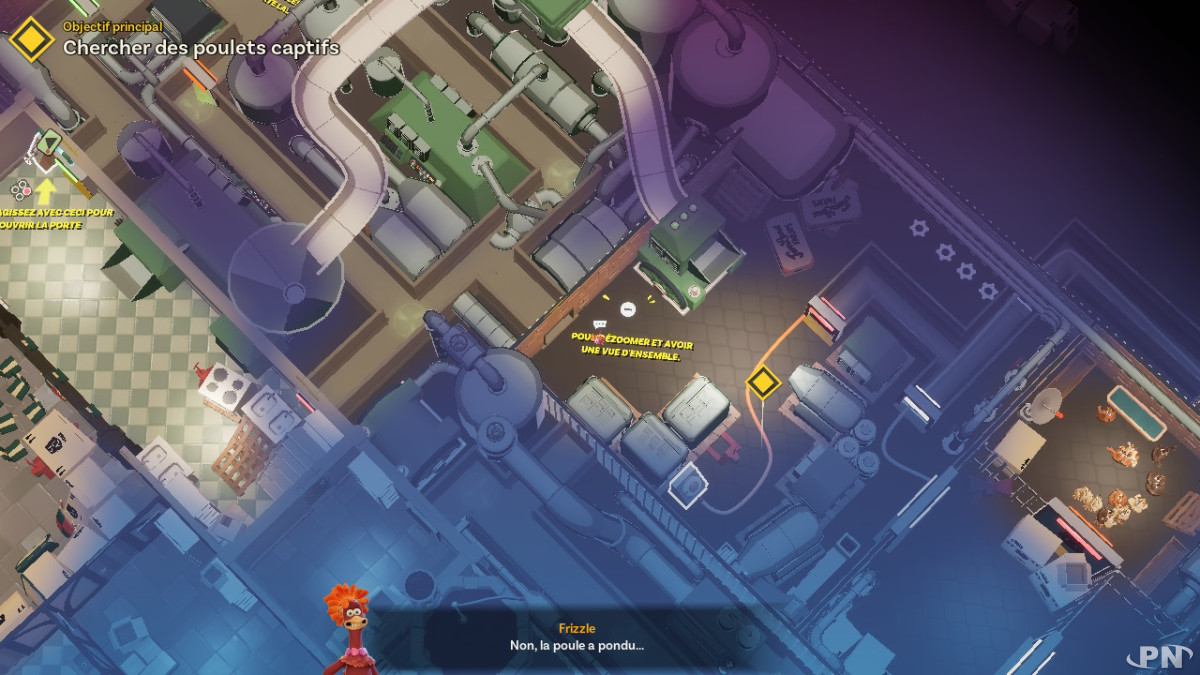Click the yellow diamond main objective icon

pyautogui.click(x=31, y=39)
